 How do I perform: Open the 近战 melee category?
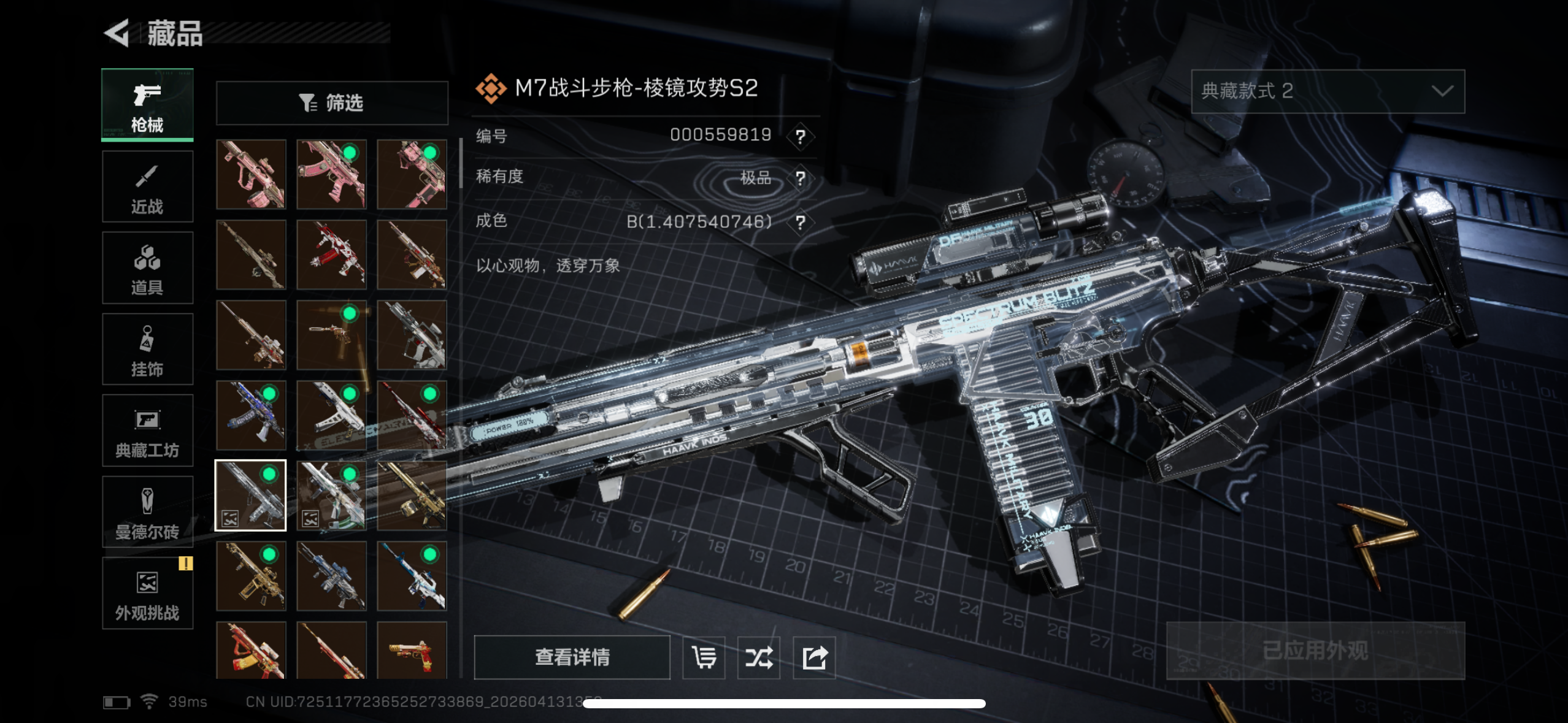[147, 187]
